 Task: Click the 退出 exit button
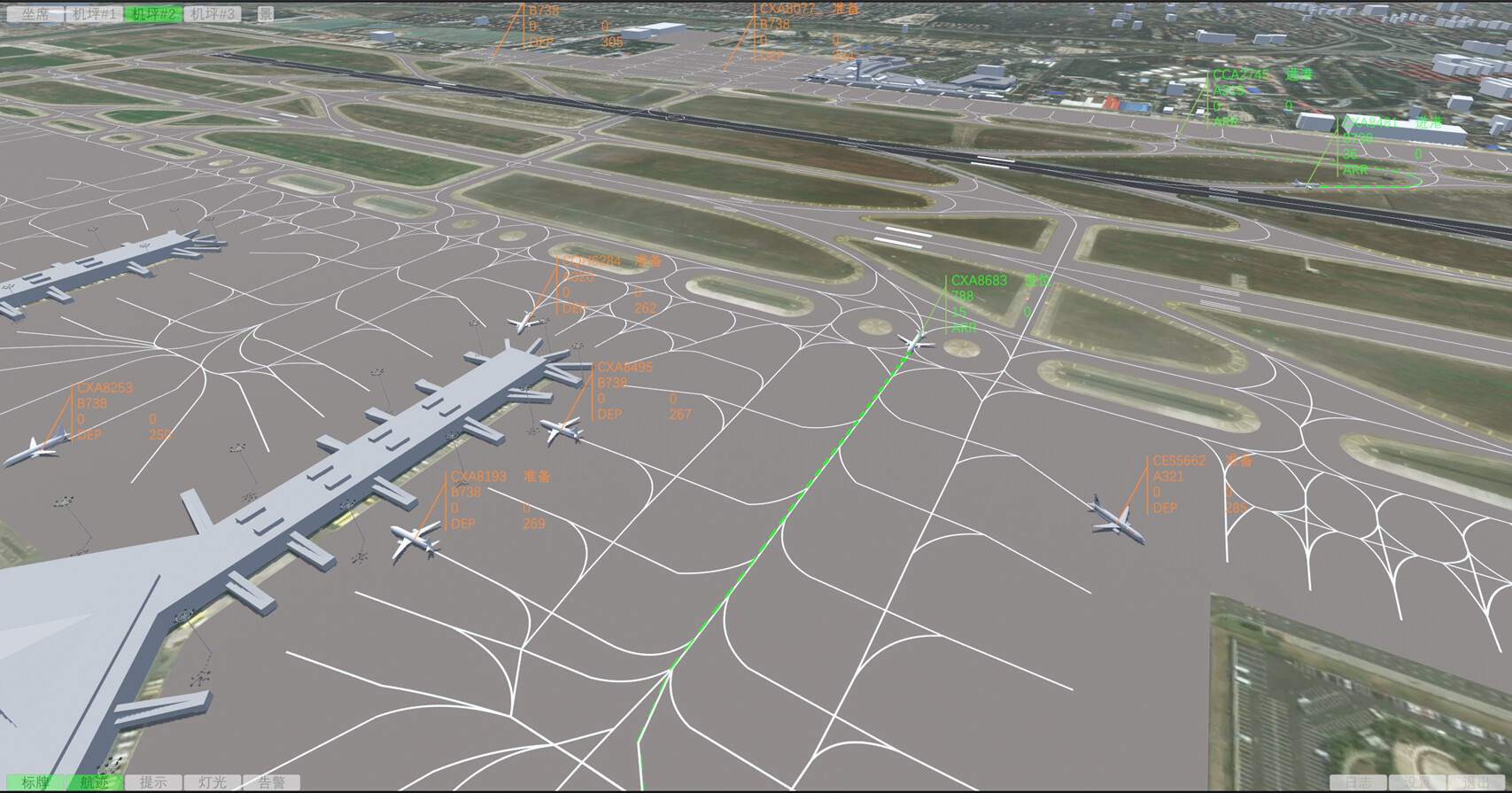1476,781
